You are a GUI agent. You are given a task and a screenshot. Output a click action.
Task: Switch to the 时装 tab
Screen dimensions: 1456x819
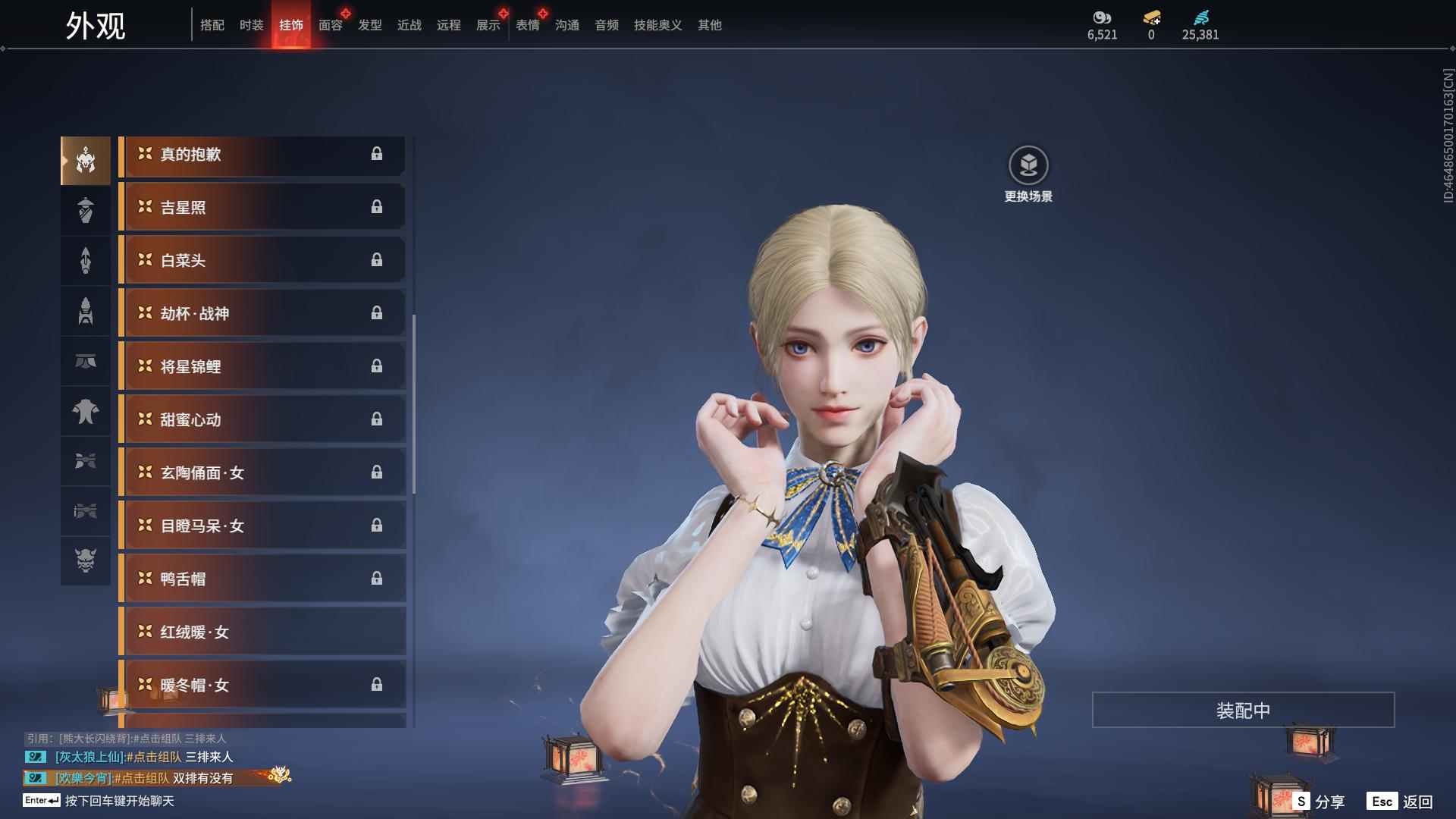[x=251, y=25]
